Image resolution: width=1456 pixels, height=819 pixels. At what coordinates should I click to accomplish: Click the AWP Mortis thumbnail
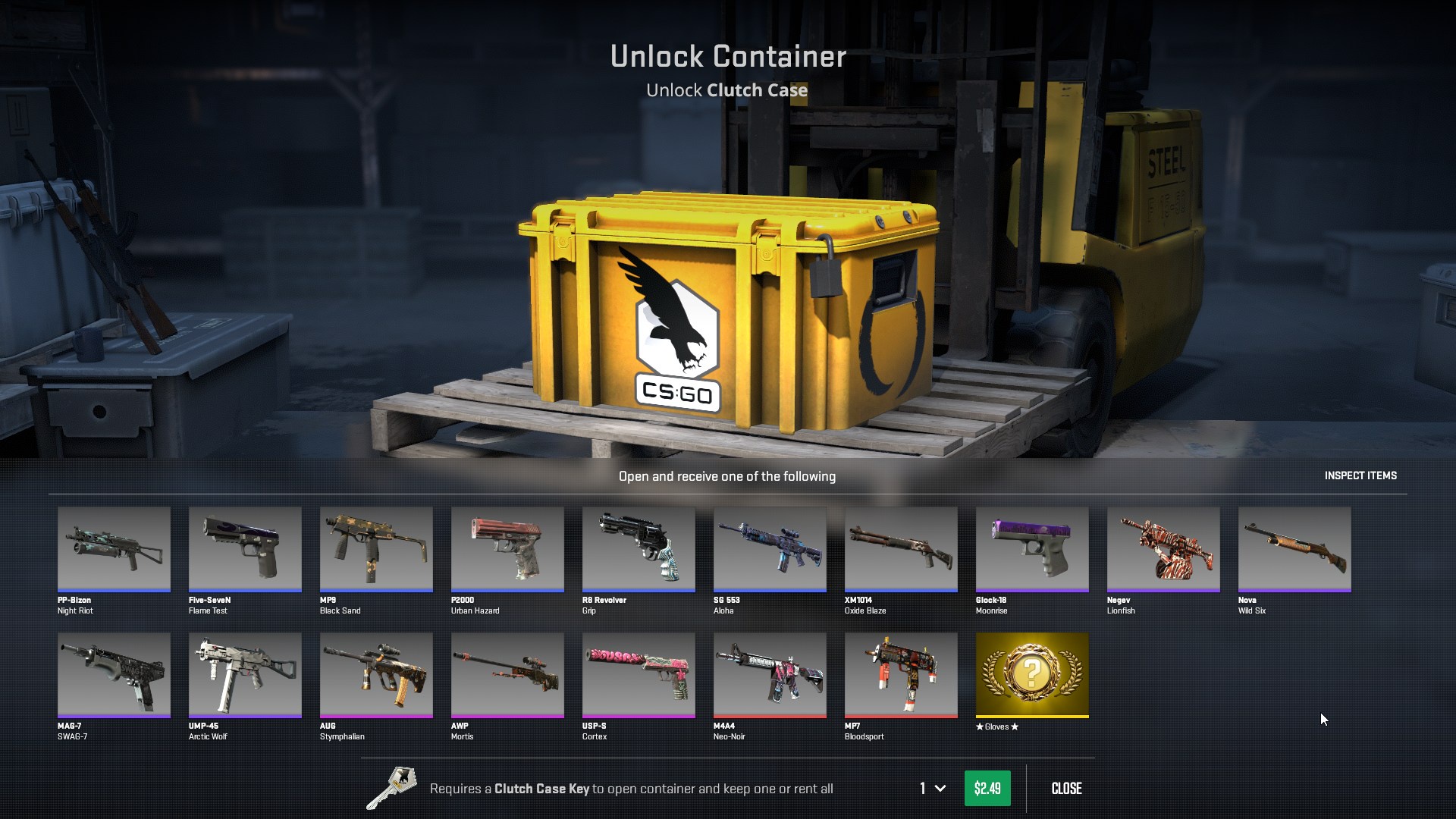coord(507,674)
